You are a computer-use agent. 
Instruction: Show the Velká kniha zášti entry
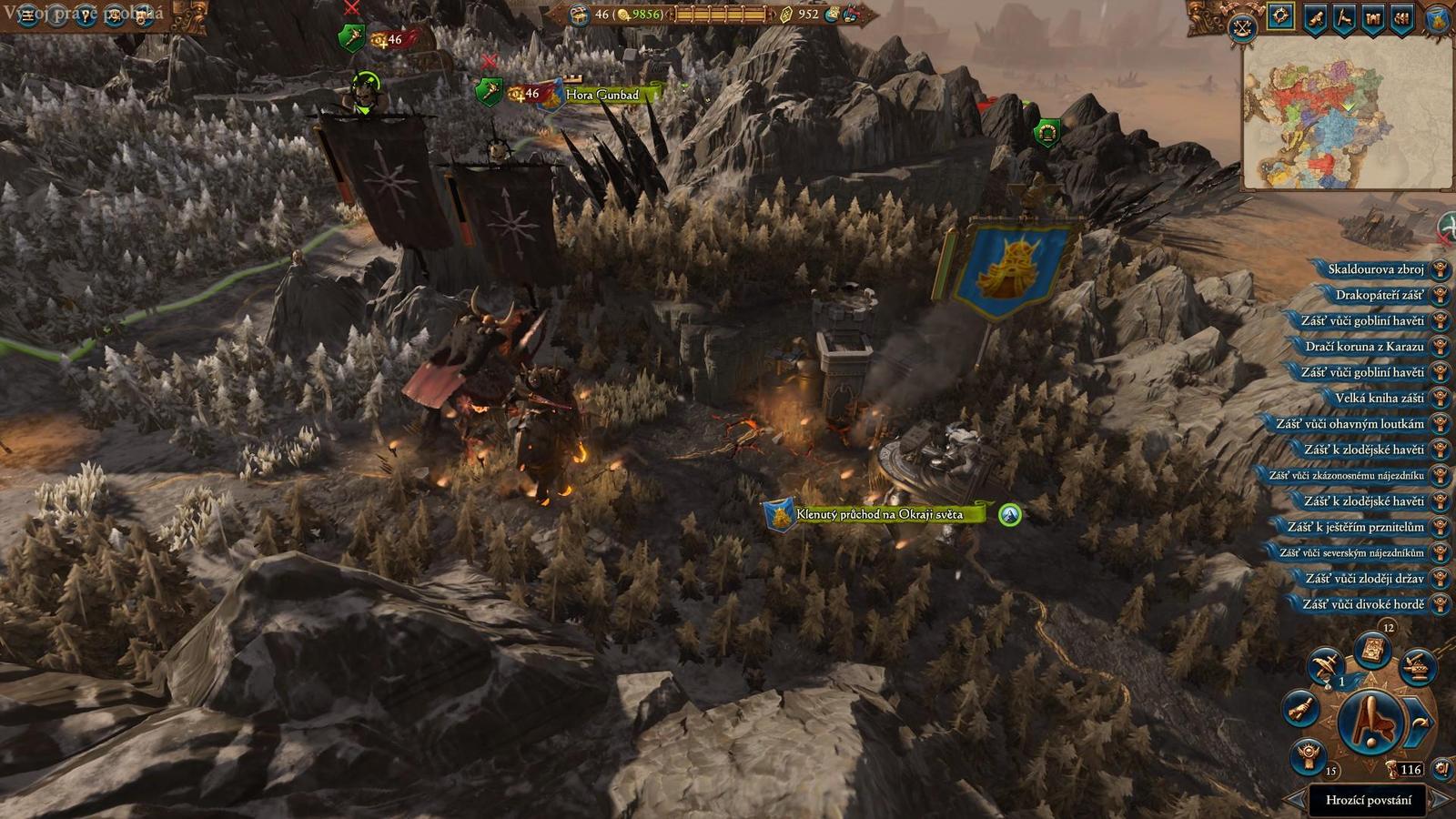click(x=1379, y=398)
